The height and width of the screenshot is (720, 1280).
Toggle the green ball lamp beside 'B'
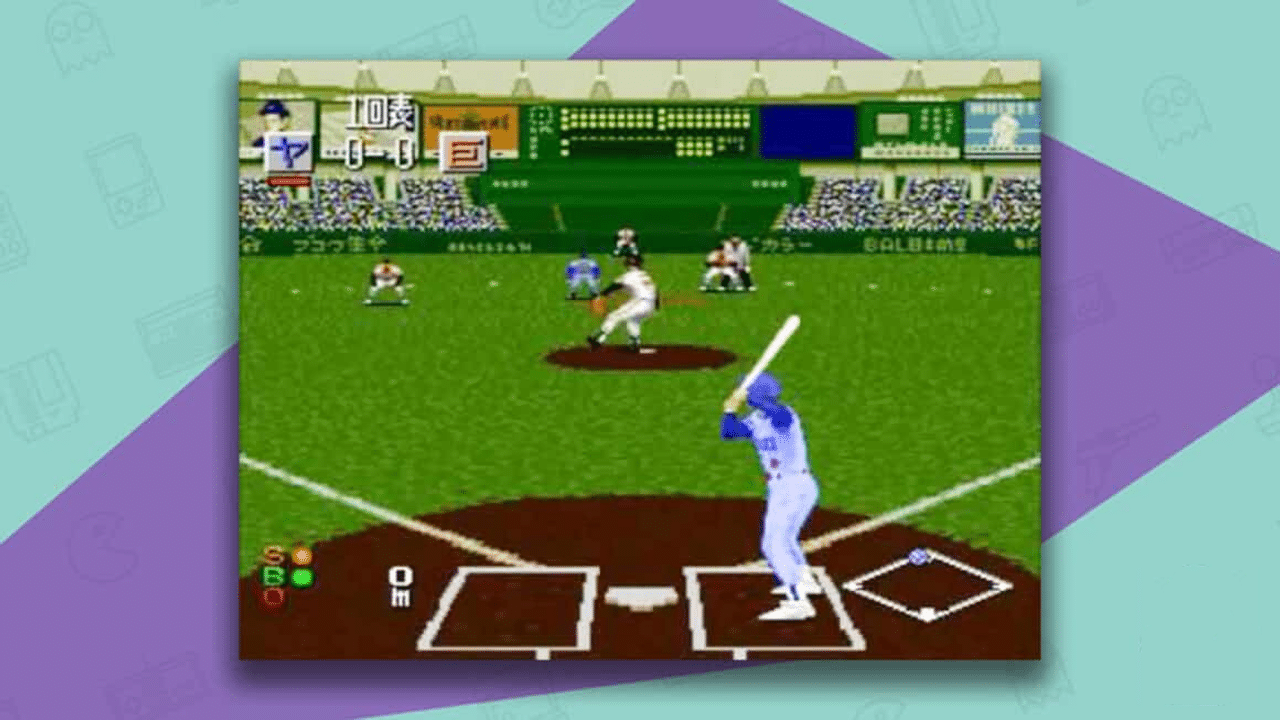302,577
